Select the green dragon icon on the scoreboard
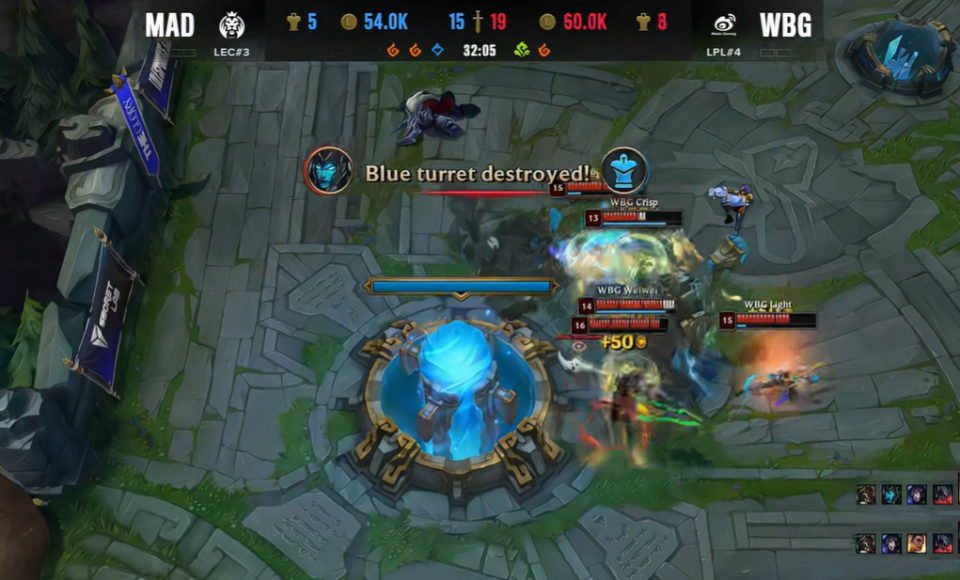 coord(521,49)
